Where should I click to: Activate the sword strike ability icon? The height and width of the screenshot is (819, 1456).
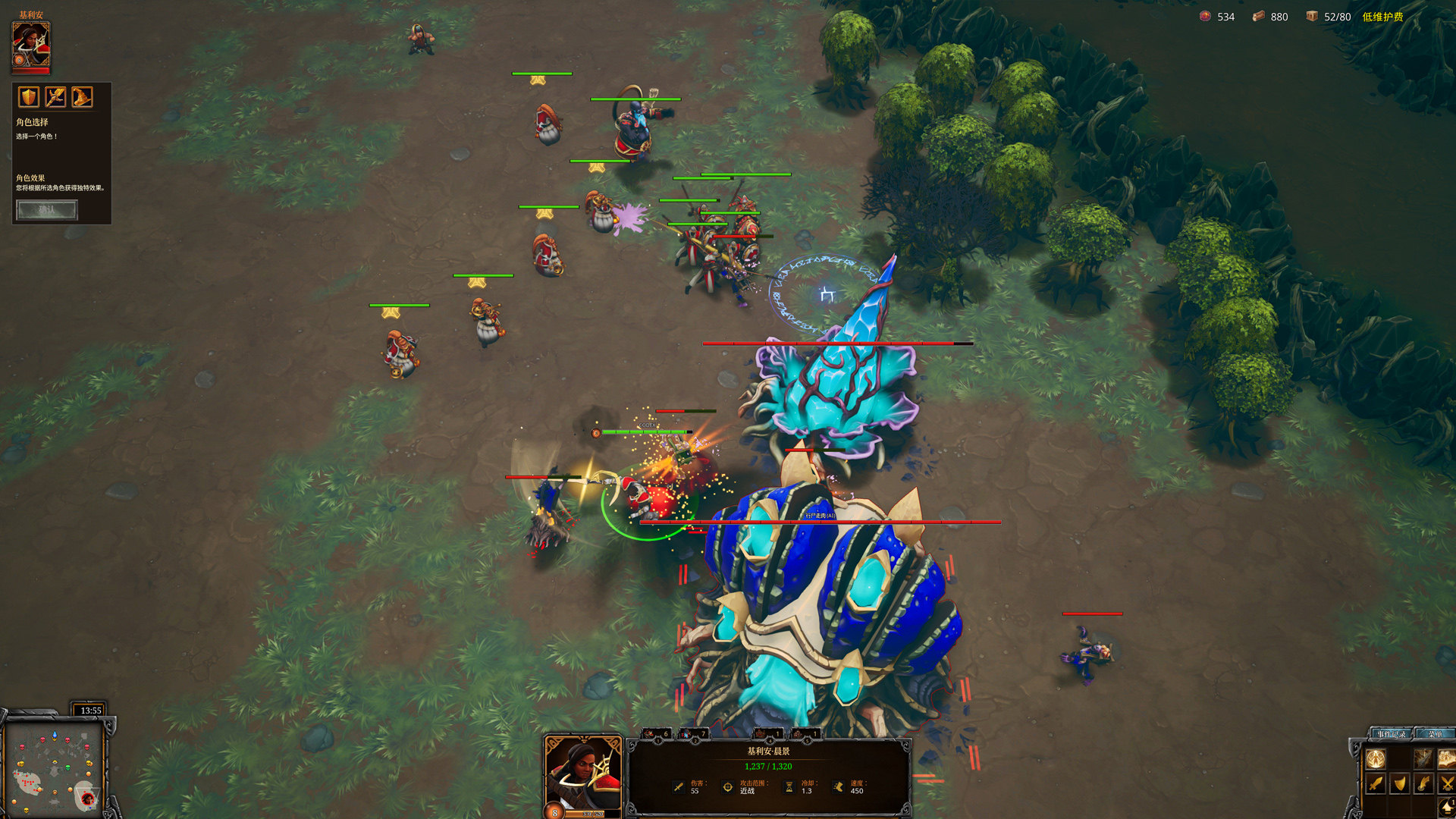(x=1423, y=758)
